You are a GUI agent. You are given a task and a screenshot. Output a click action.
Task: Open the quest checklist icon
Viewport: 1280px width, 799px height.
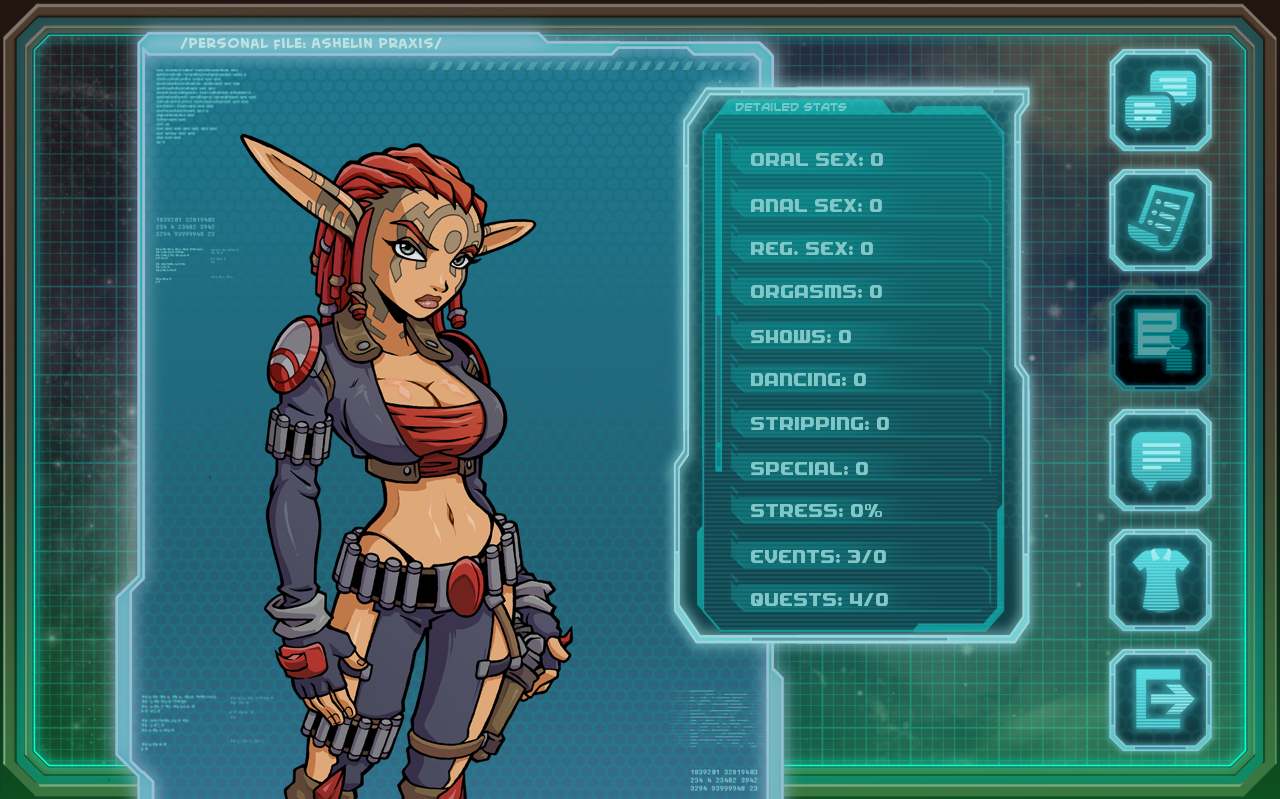[x=1159, y=219]
